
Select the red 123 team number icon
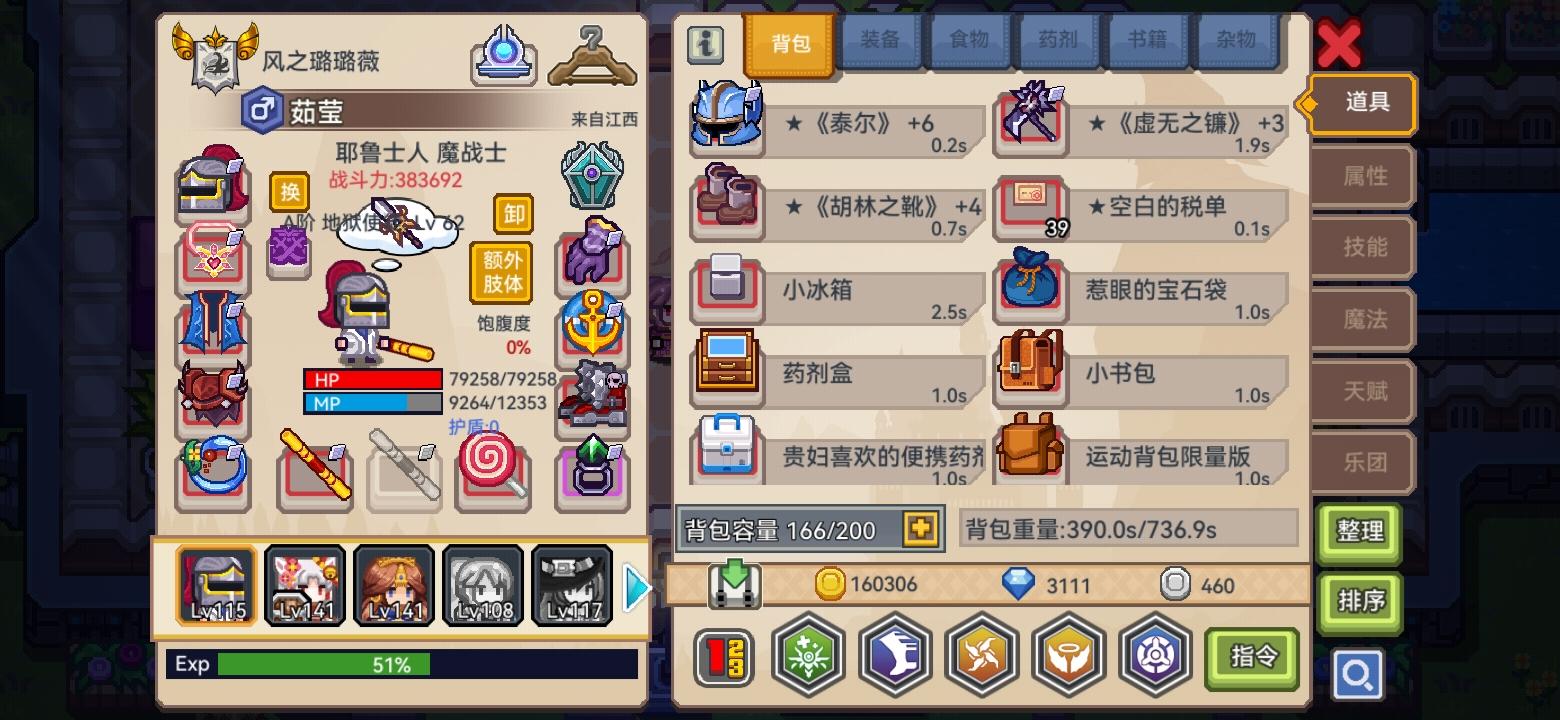[722, 656]
